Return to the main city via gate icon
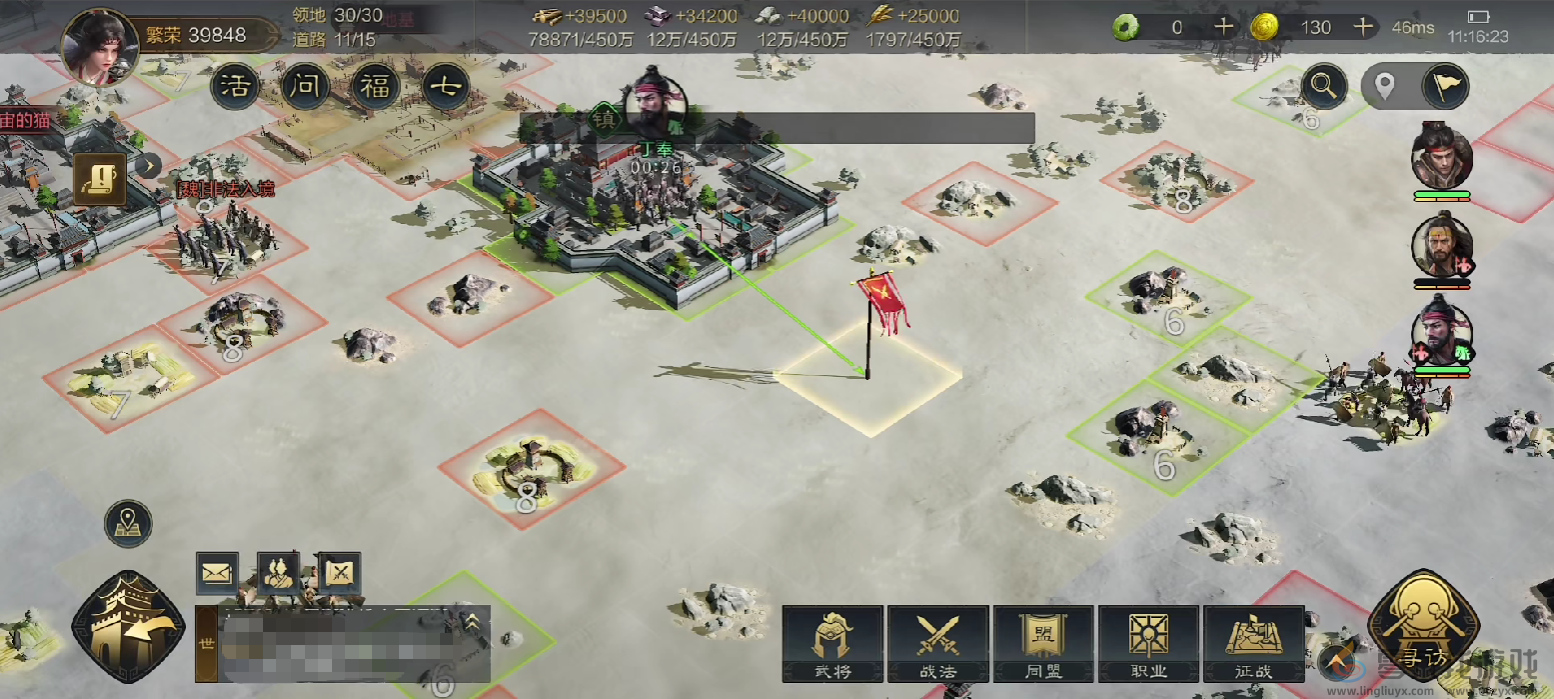This screenshot has width=1554, height=699. 128,627
